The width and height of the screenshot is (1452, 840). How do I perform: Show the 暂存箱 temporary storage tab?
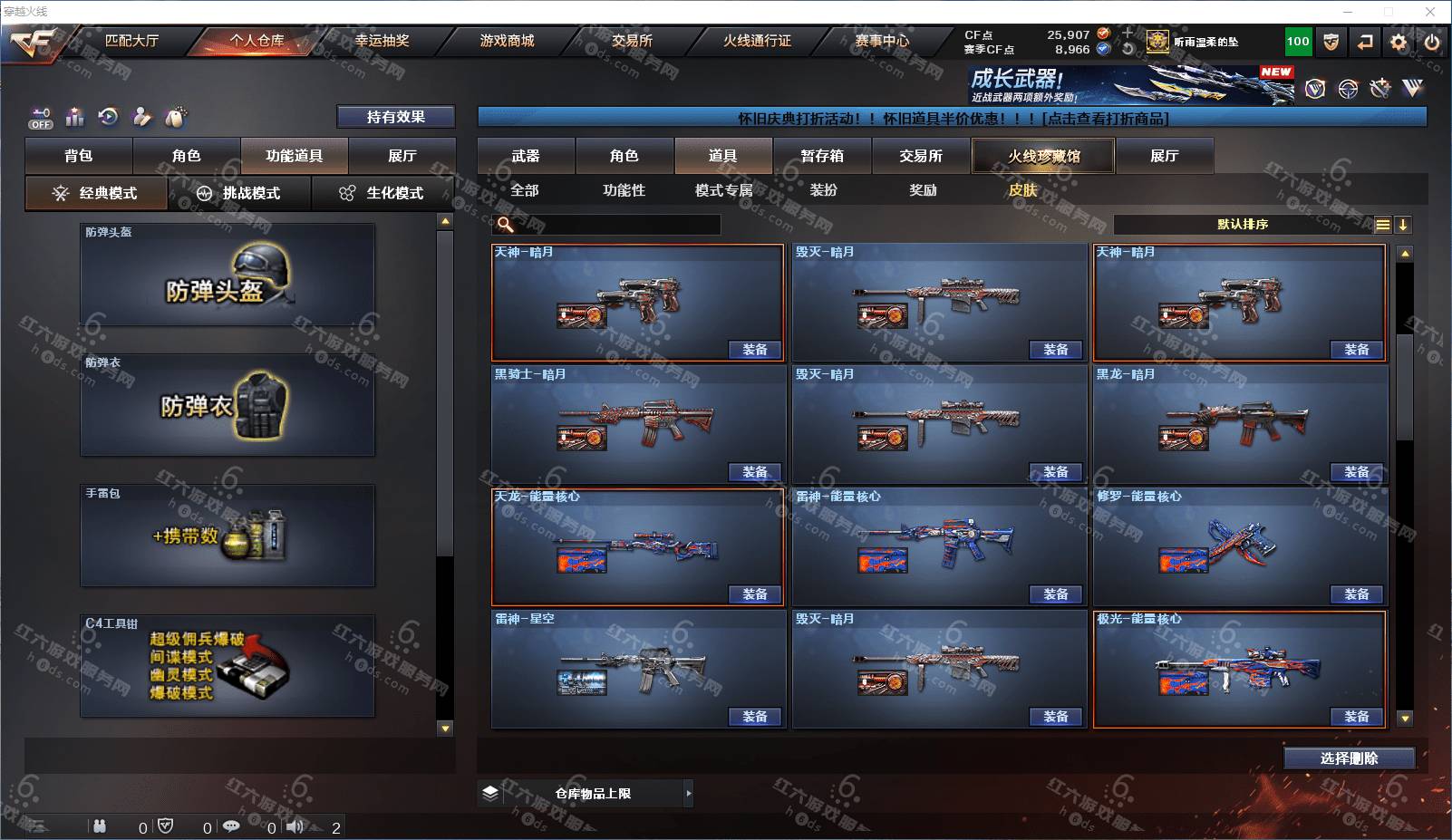(822, 156)
